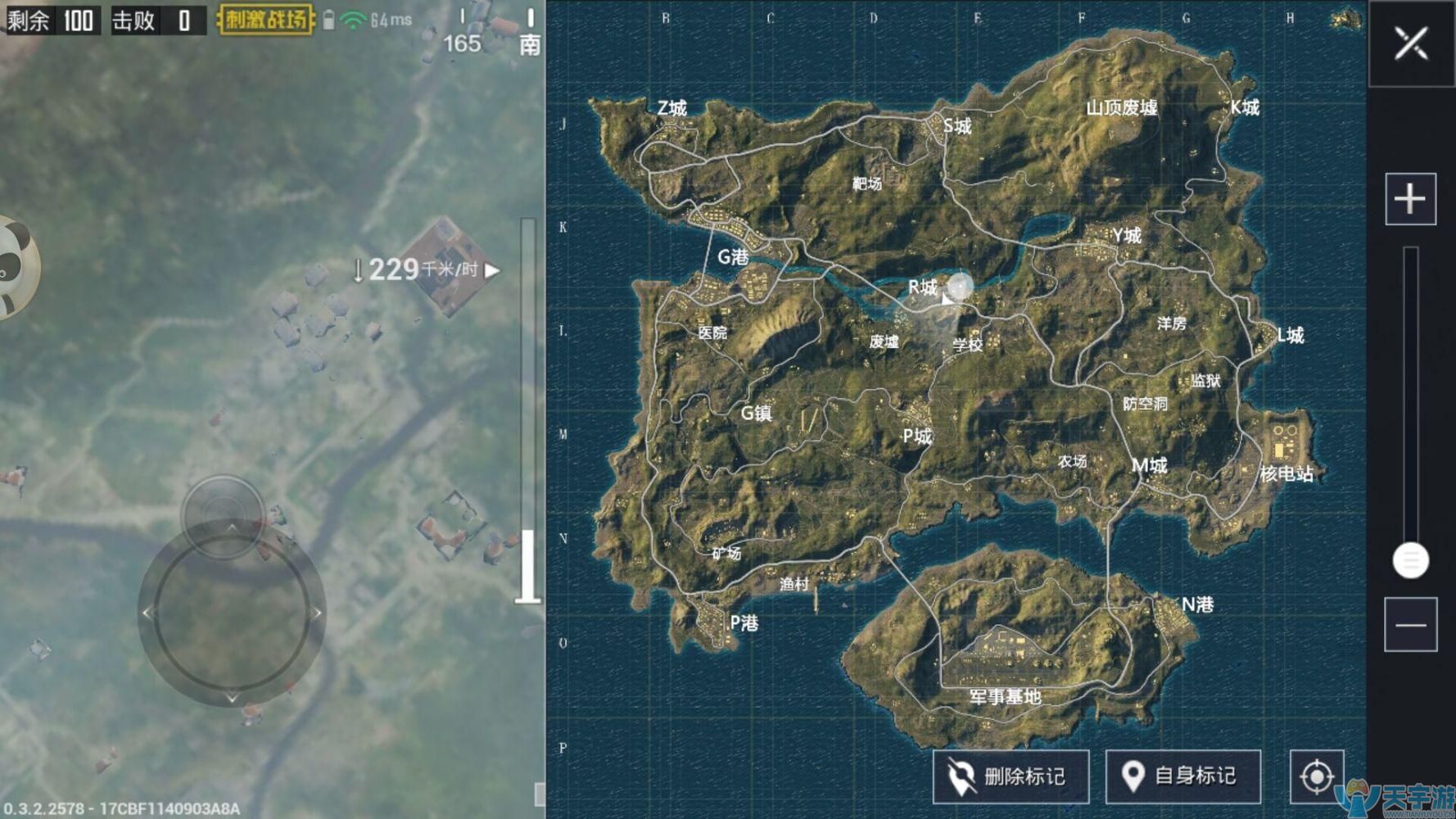This screenshot has height=819, width=1456.
Task: Select Z城 on the map
Action: pos(671,108)
